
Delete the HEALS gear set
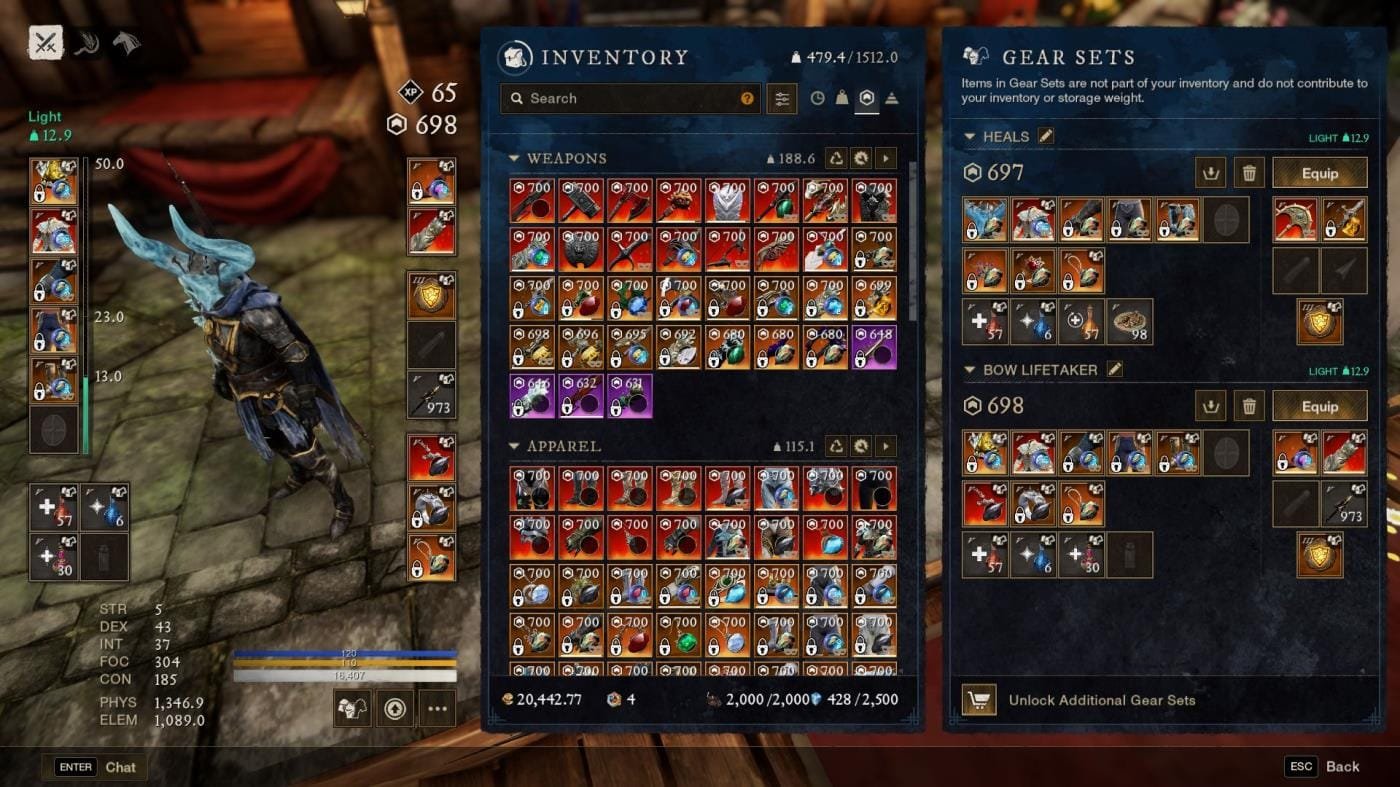[1248, 173]
